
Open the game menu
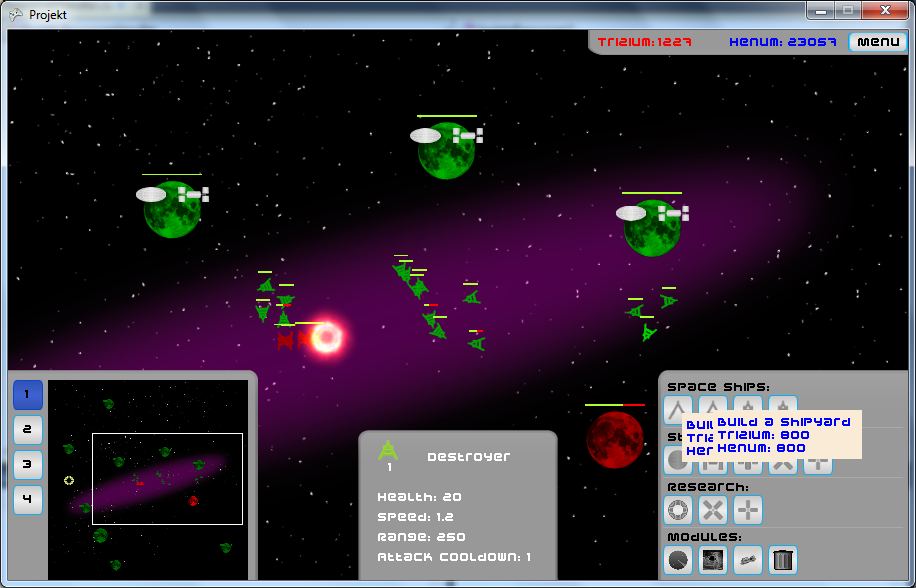[878, 42]
